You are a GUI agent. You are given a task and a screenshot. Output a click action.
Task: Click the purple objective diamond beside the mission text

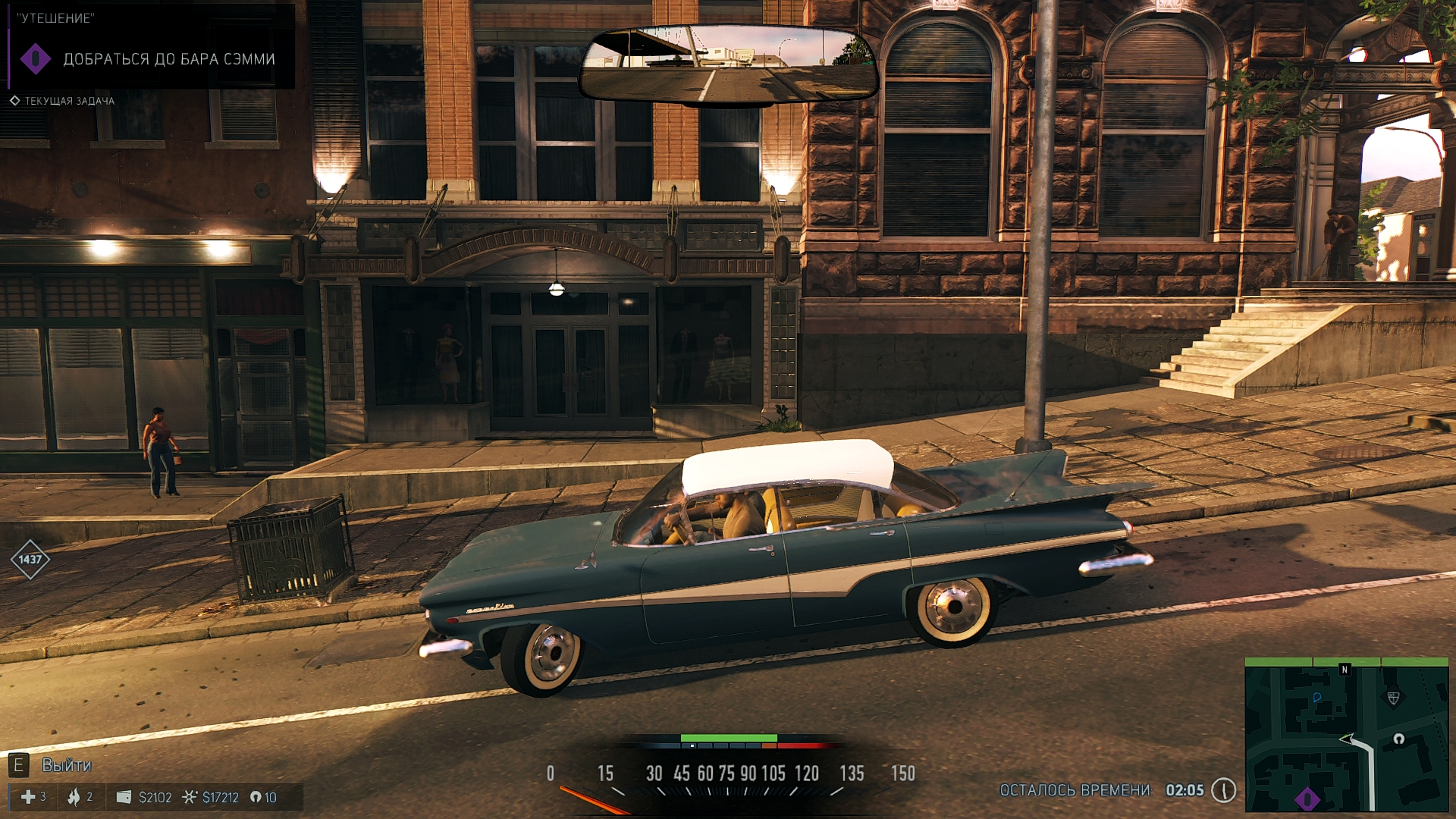[35, 59]
